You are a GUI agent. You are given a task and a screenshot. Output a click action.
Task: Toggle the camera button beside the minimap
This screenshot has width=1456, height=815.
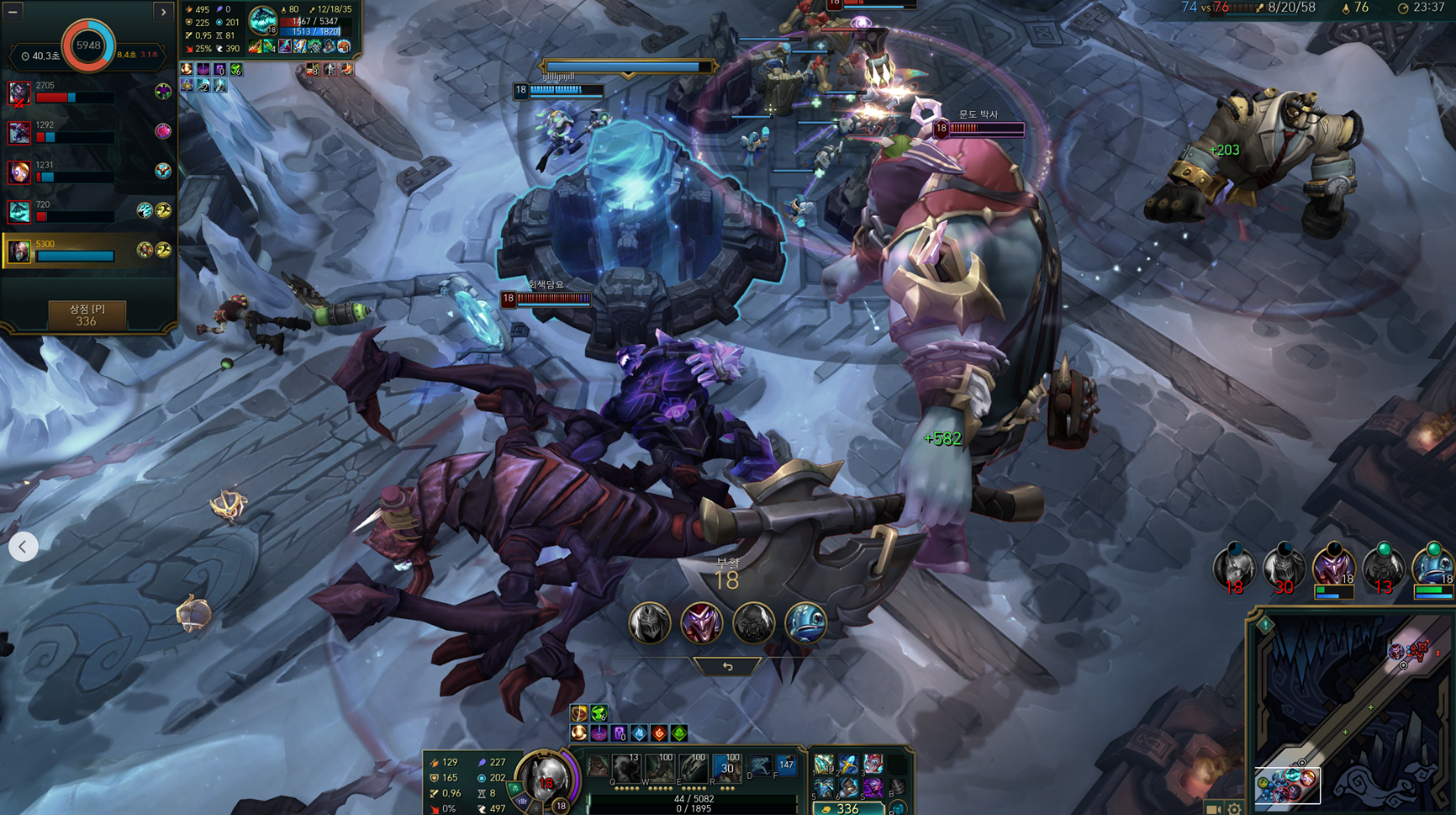pyautogui.click(x=1213, y=808)
